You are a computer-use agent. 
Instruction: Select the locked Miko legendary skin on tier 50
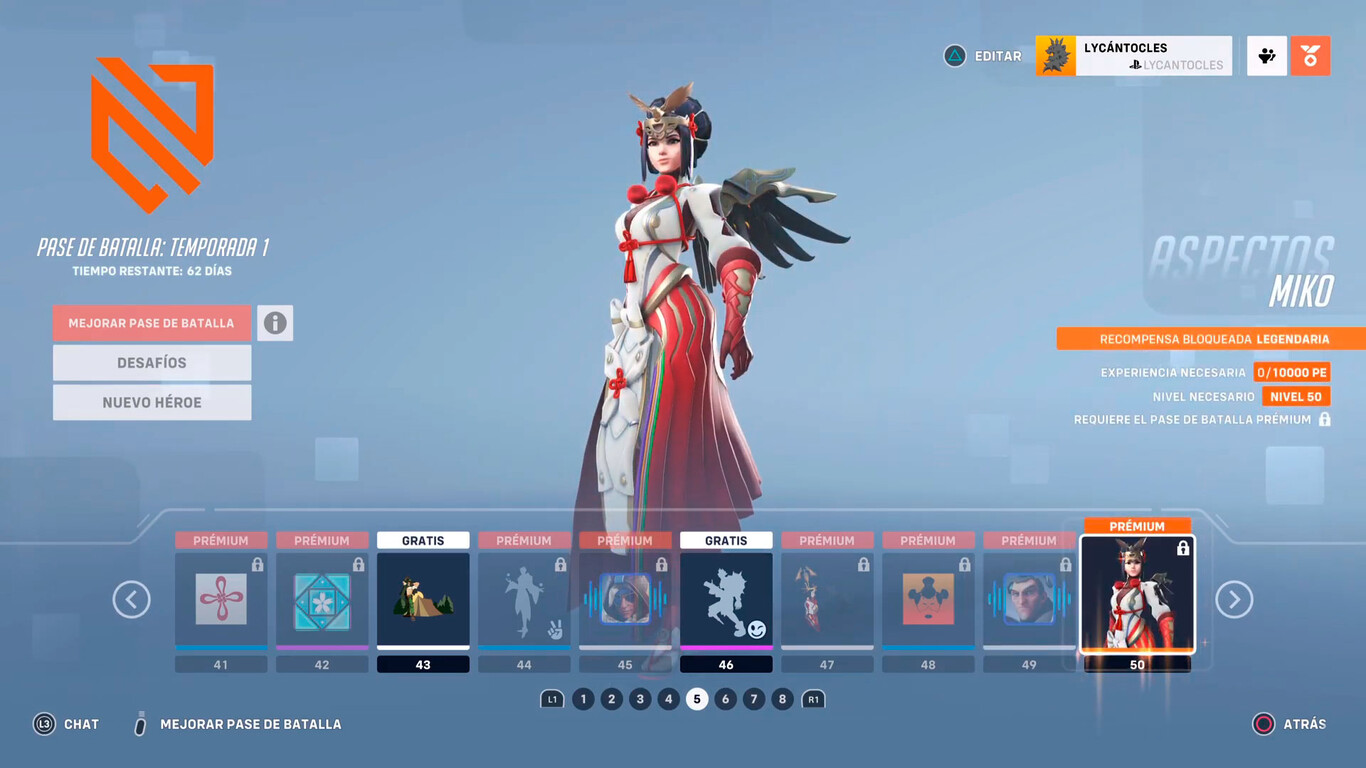point(1137,597)
